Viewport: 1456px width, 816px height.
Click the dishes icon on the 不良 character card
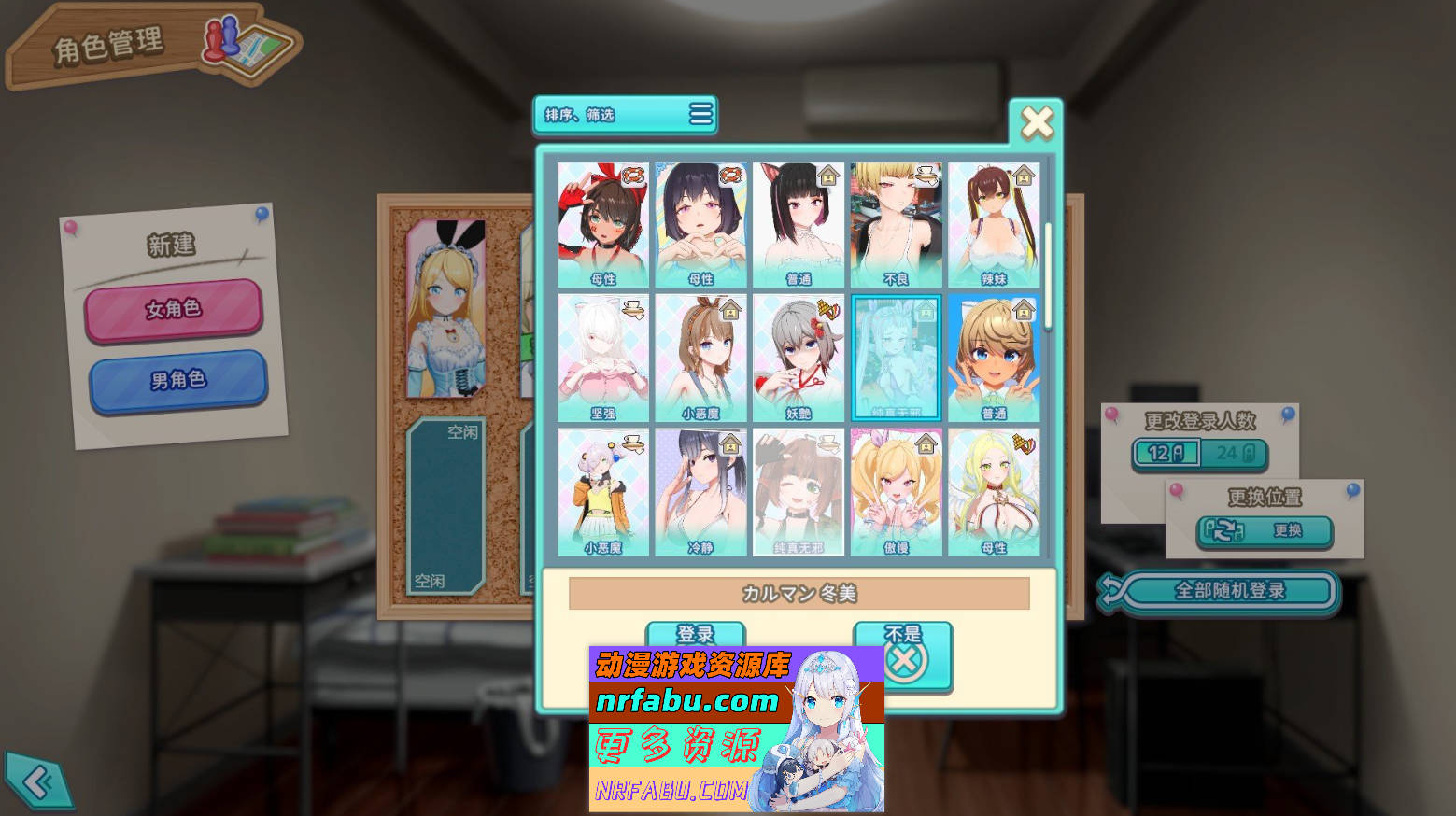pos(926,174)
